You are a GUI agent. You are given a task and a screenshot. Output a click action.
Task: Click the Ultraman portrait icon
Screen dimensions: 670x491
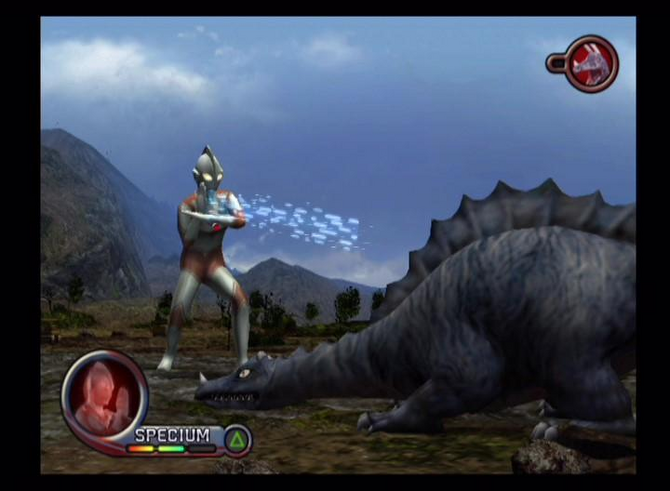click(104, 396)
